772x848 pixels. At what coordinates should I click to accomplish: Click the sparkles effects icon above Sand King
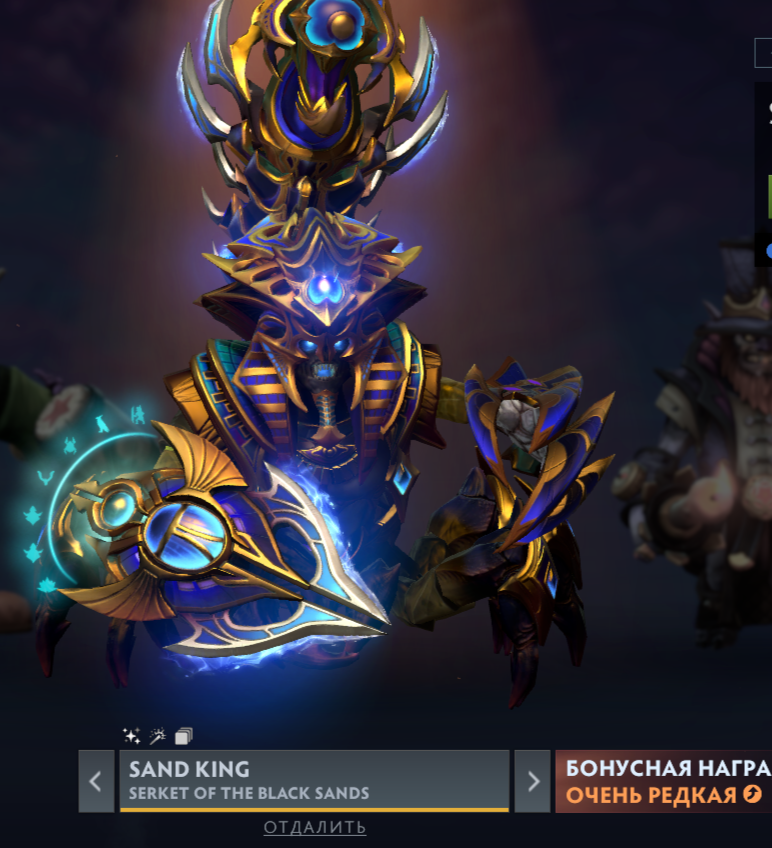[x=131, y=736]
